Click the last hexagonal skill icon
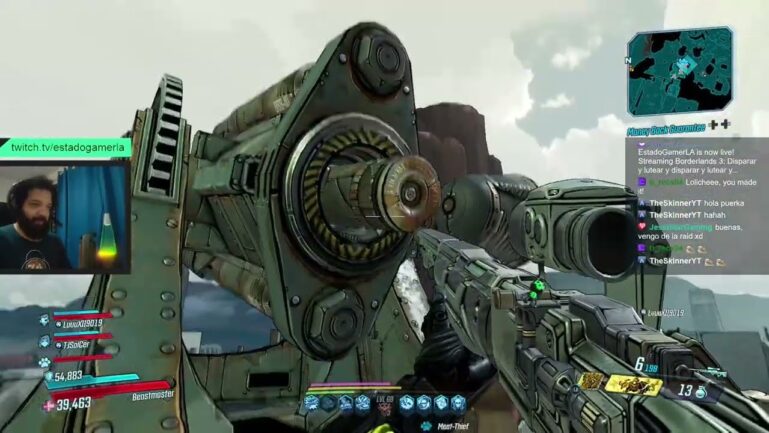This screenshot has height=433, width=769. 458,403
